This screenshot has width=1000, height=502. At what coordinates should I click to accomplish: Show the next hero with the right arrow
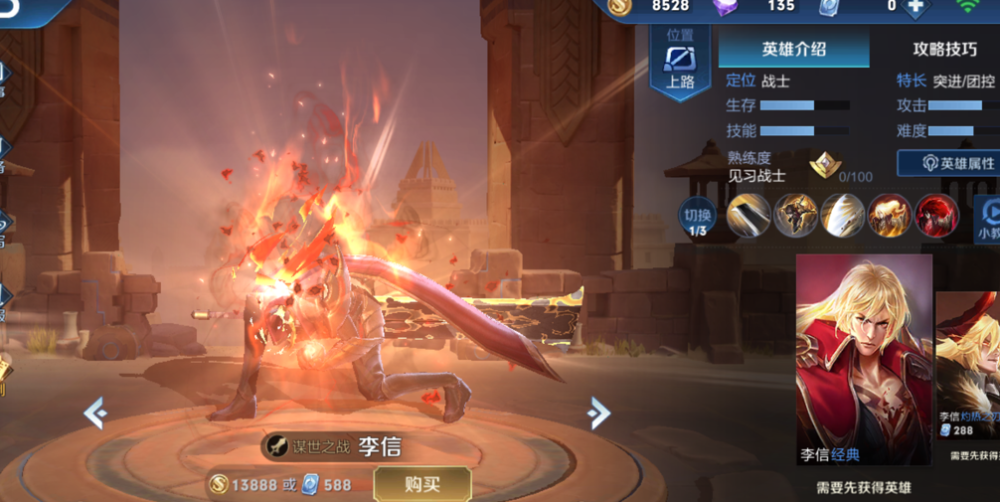tap(598, 411)
